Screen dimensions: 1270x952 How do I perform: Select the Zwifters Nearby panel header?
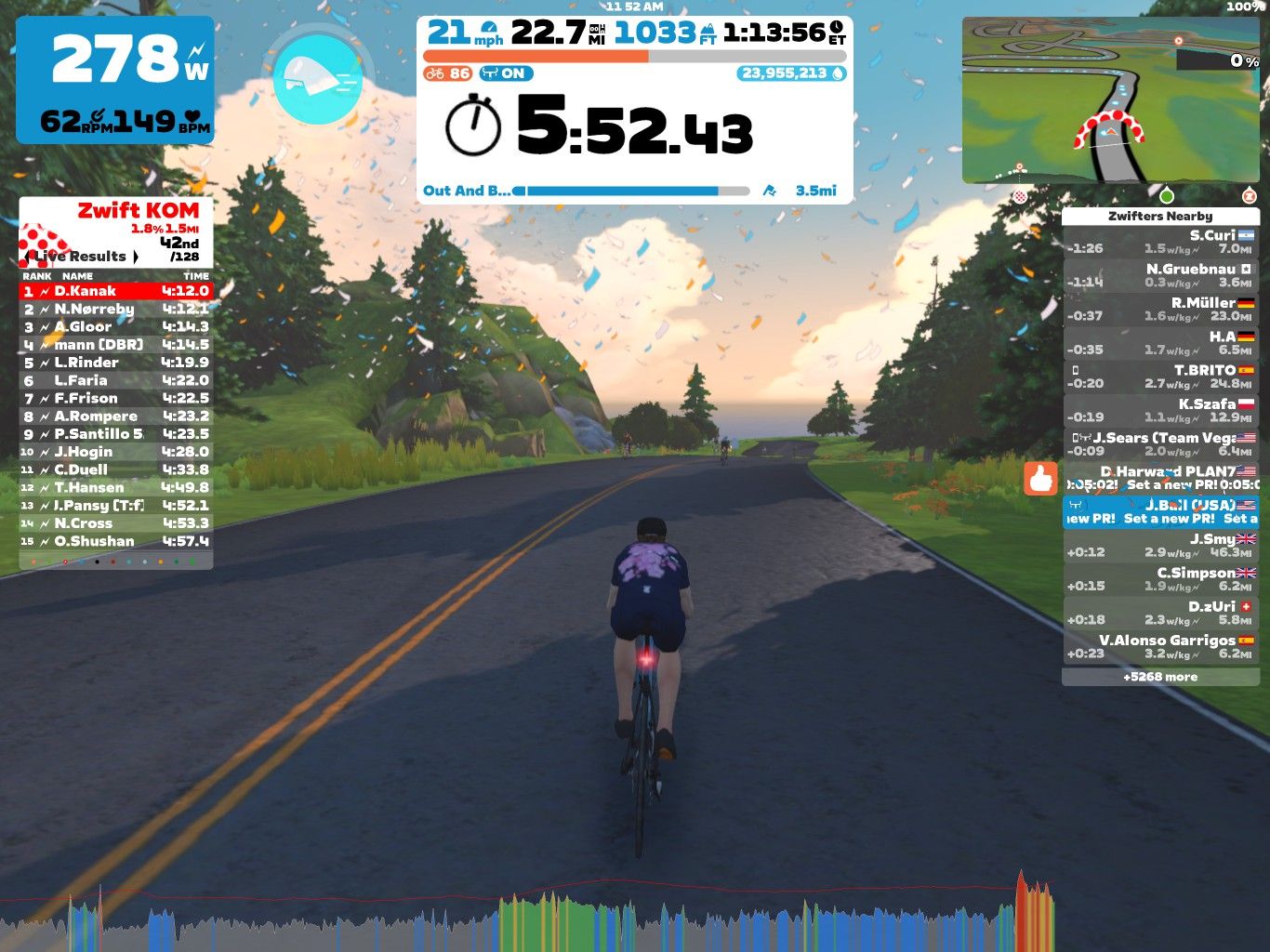coord(1162,216)
